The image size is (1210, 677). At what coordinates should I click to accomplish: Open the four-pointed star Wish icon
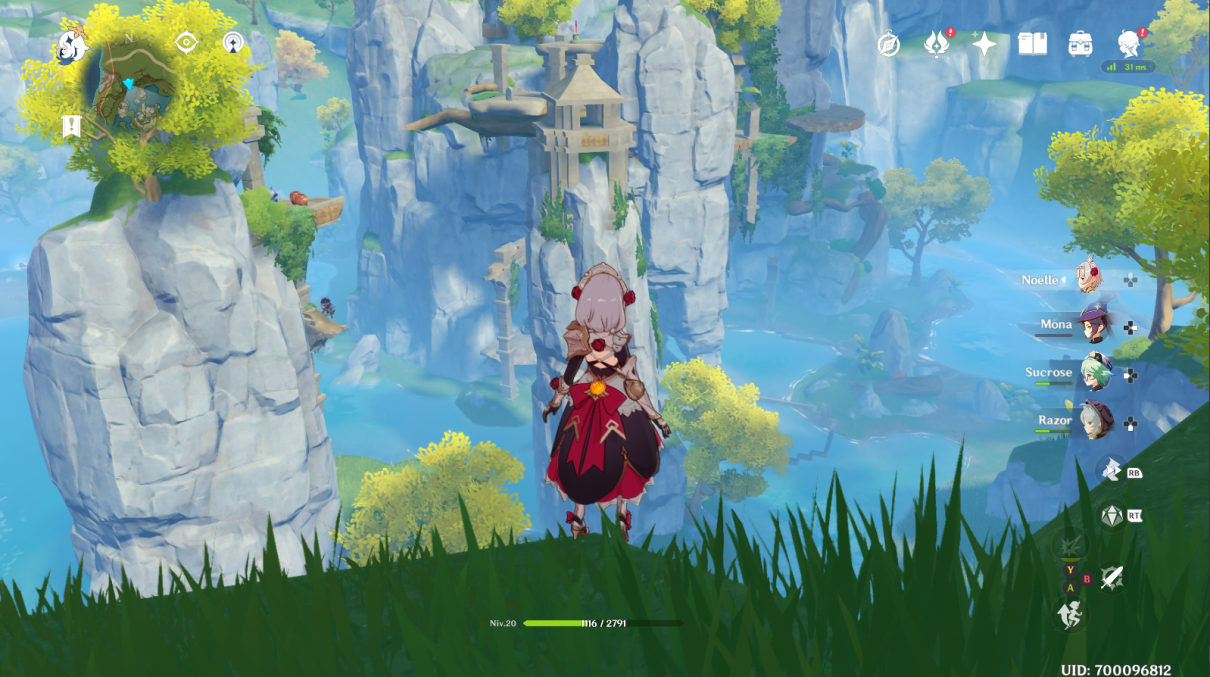pos(984,44)
